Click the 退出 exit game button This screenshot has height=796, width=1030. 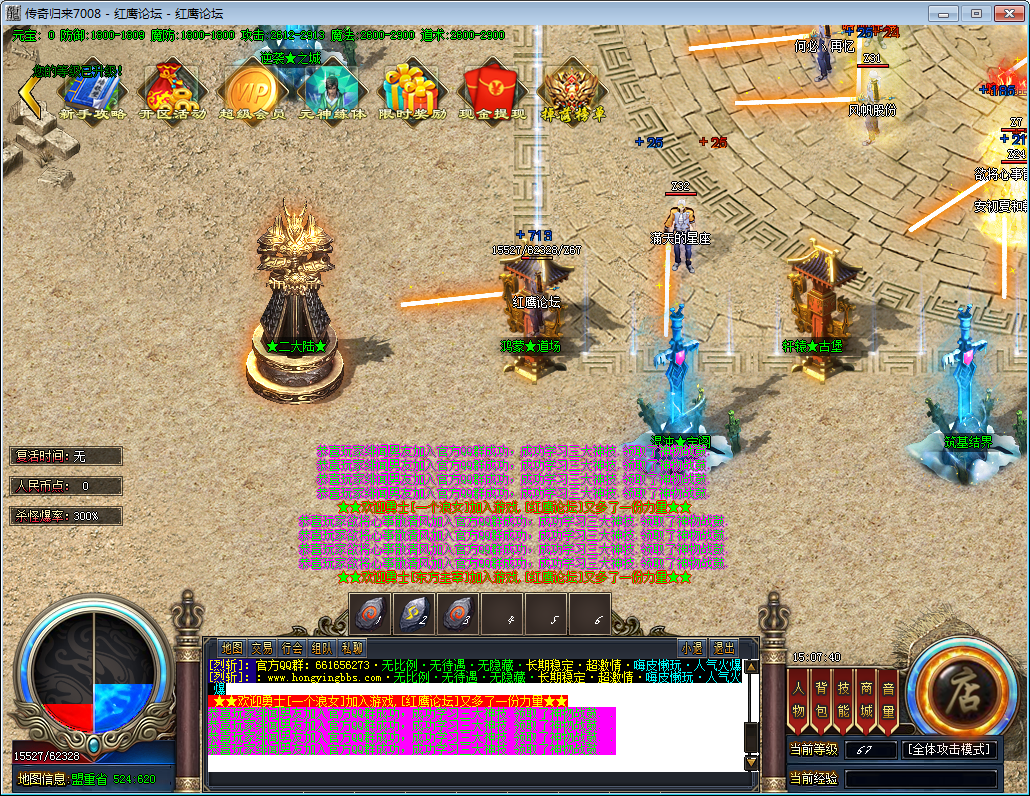723,648
